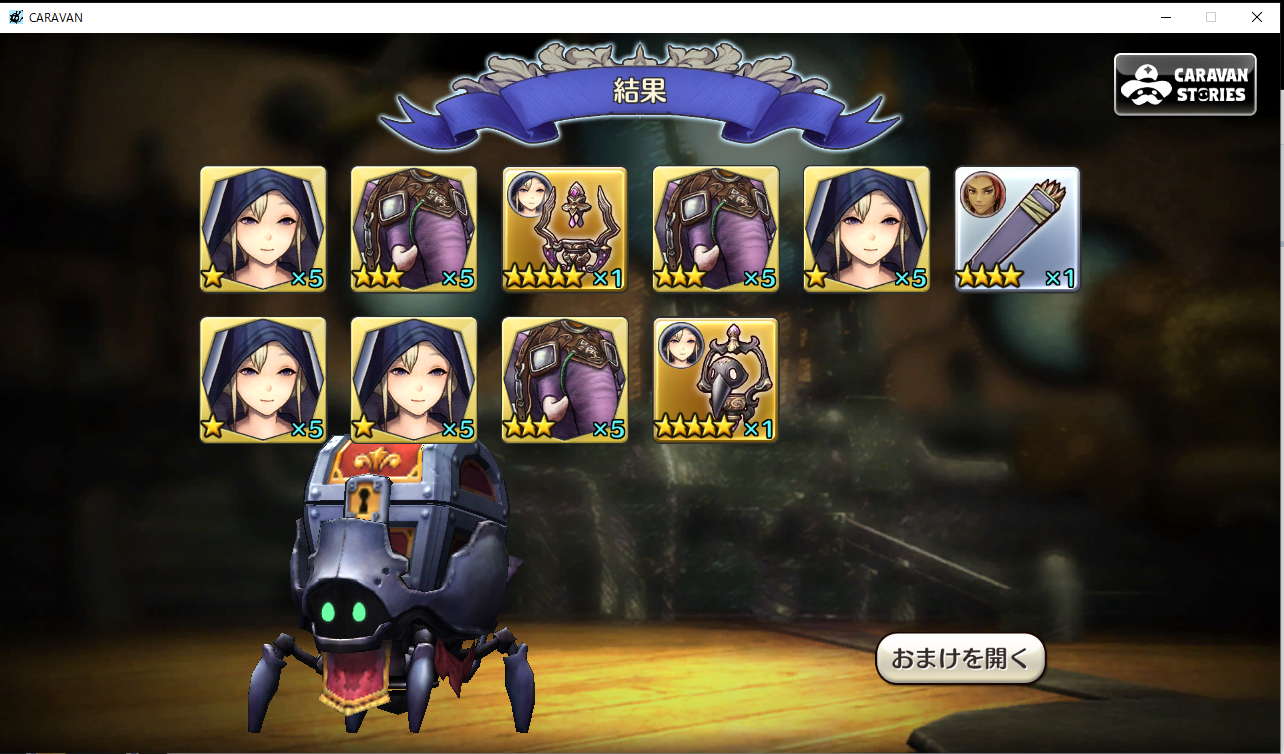Screen dimensions: 1284x754
Task: Close the CARAVAN window
Action: [x=1257, y=17]
